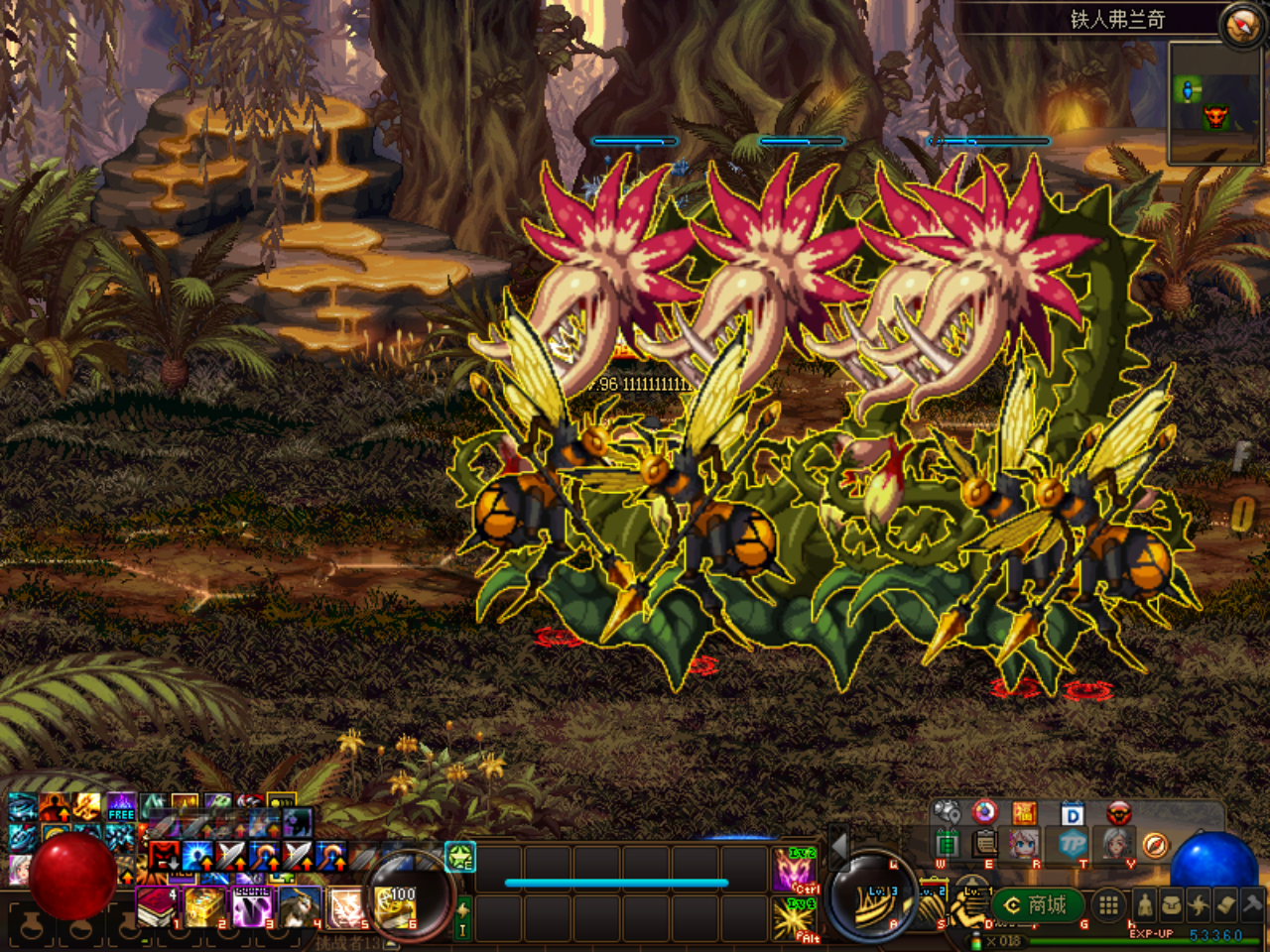Click the purple FREE buff icon
This screenshot has width=1270, height=952.
(x=121, y=806)
